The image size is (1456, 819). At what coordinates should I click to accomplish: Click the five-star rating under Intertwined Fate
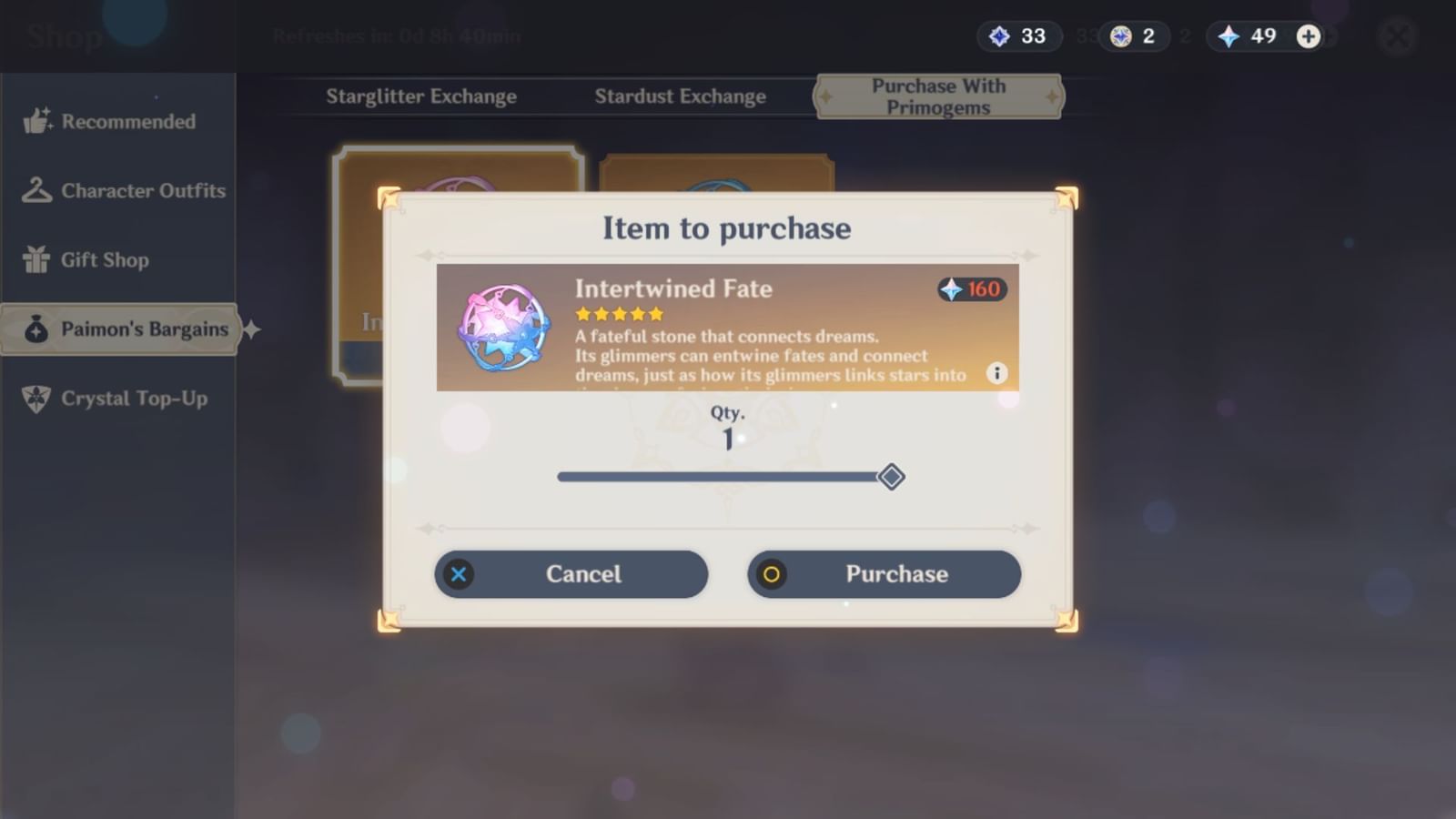(619, 314)
